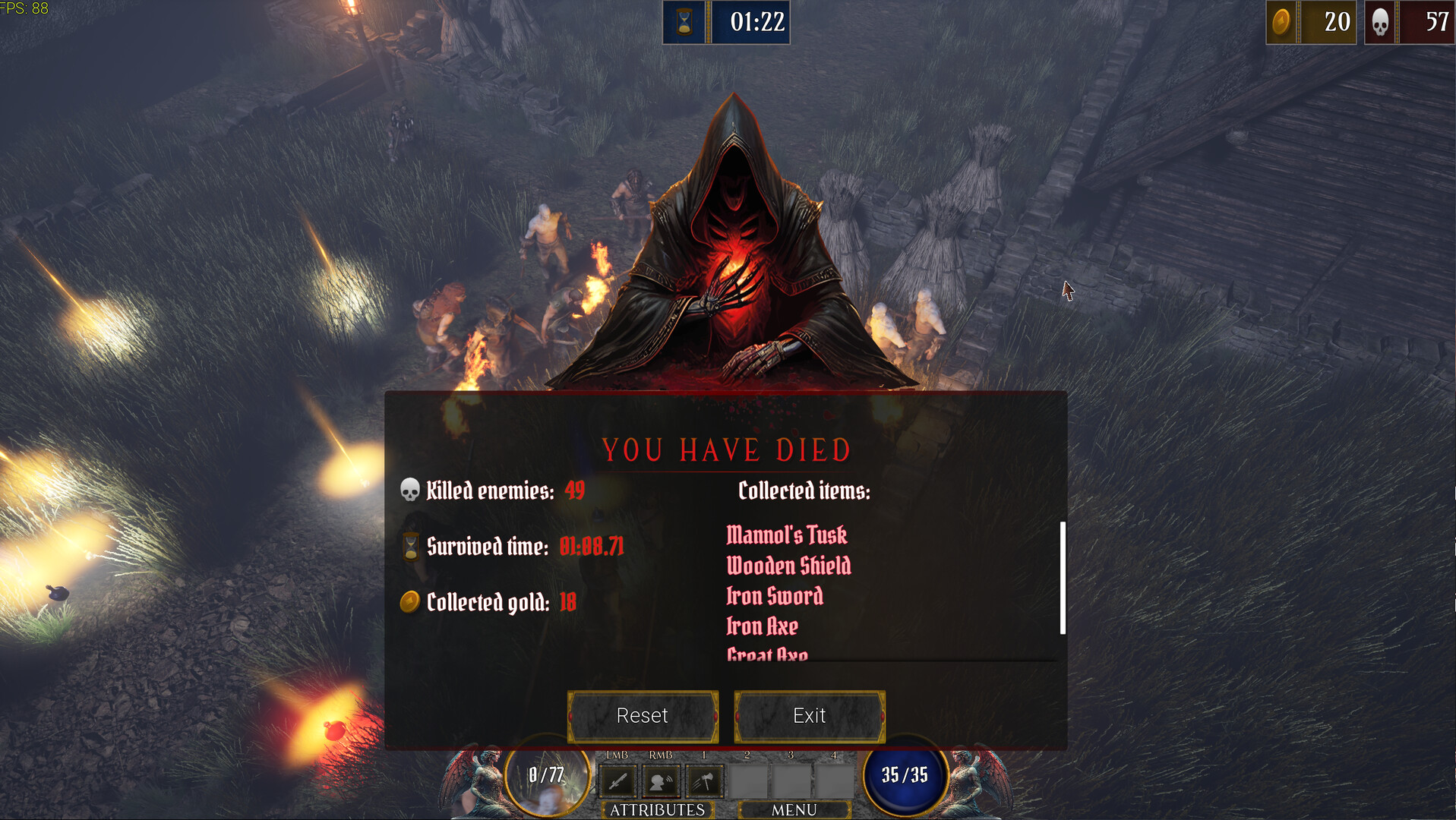This screenshot has width=1456, height=820.
Task: Click the health orb showing 35/35
Action: click(905, 776)
